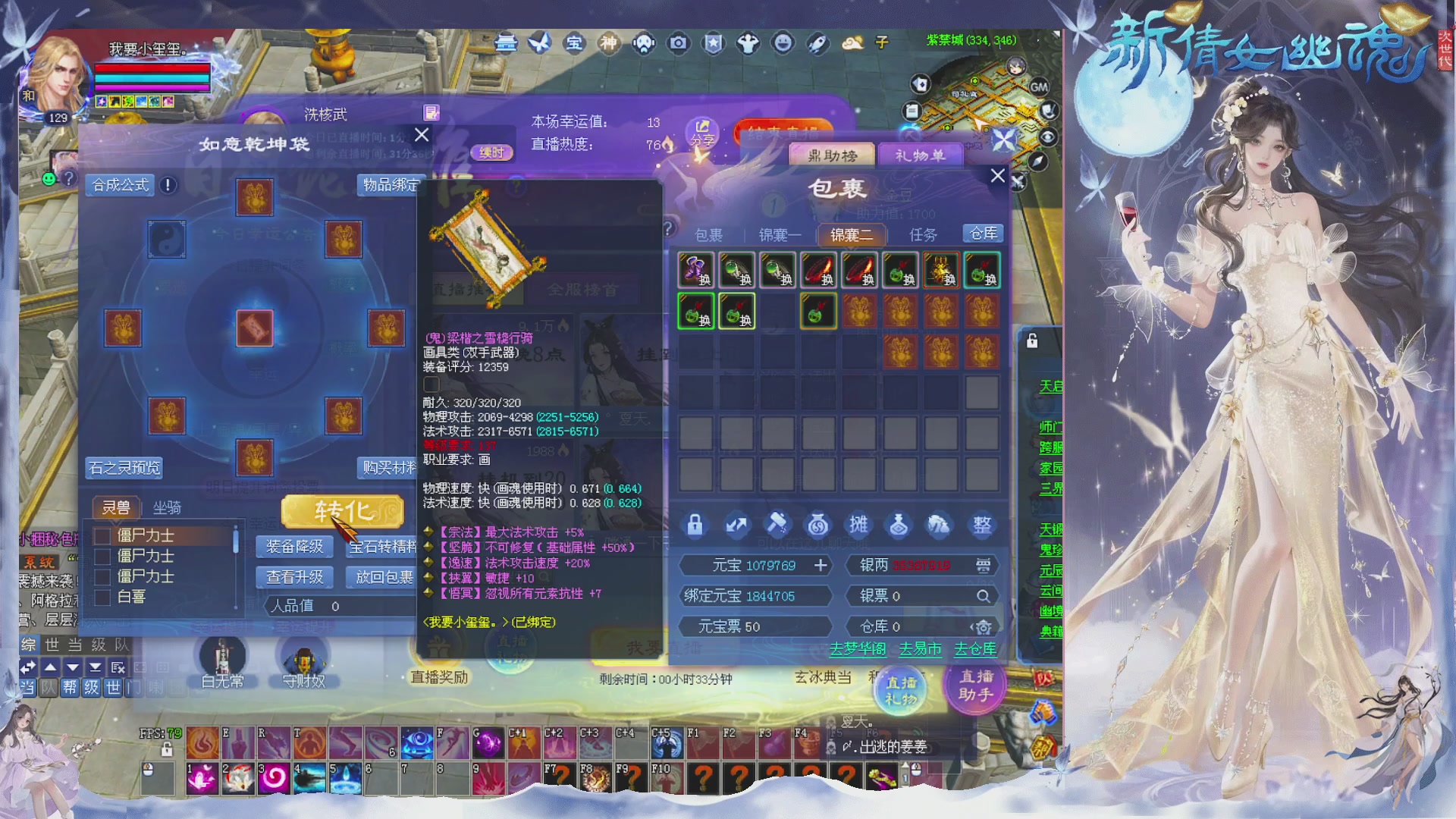Check the first 僵尸力士 checkbox
The image size is (1456, 819).
click(x=104, y=535)
